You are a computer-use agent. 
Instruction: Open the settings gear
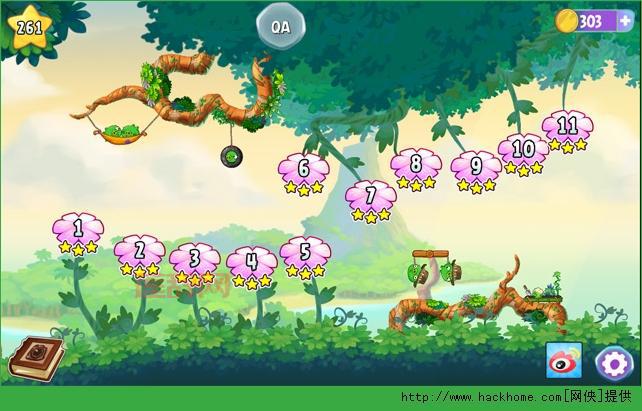(613, 362)
